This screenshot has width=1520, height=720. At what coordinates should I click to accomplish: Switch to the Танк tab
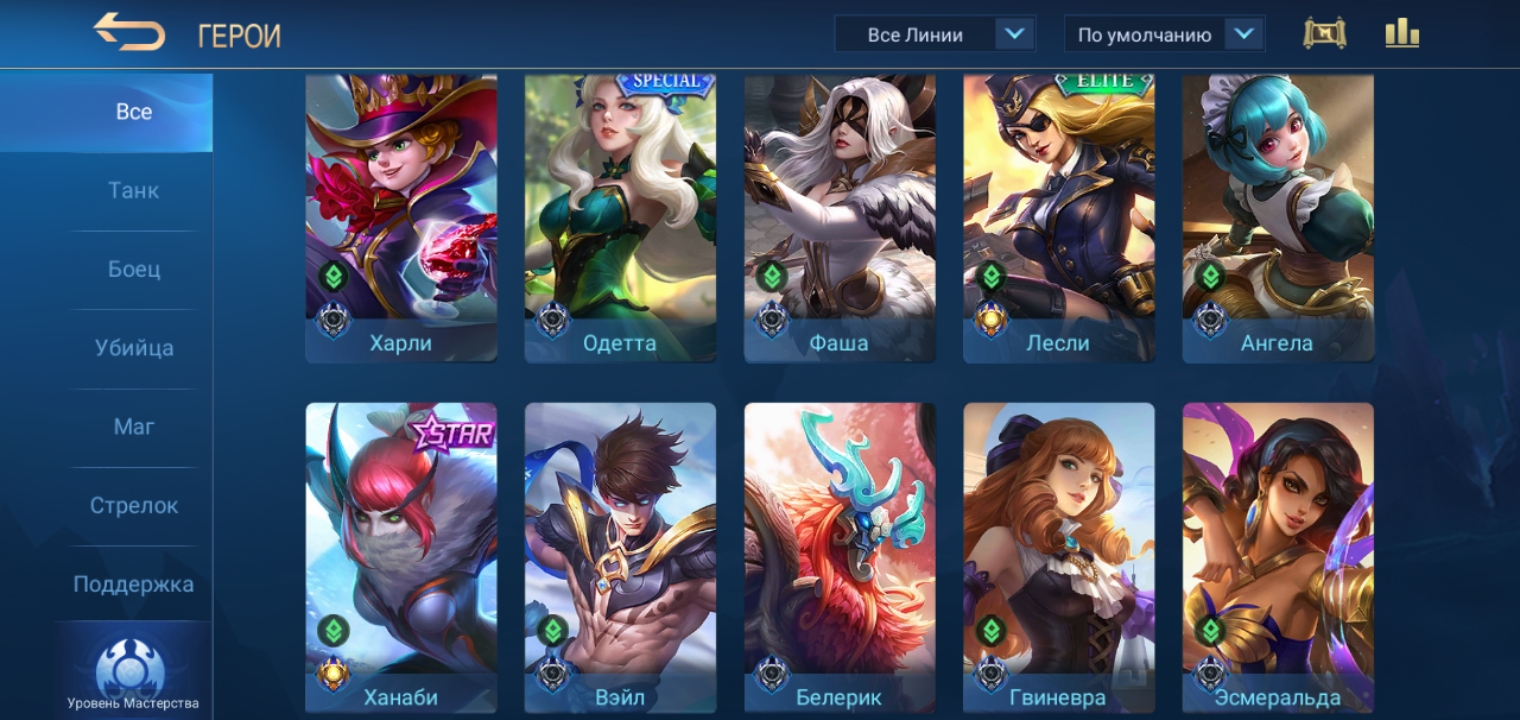[133, 191]
